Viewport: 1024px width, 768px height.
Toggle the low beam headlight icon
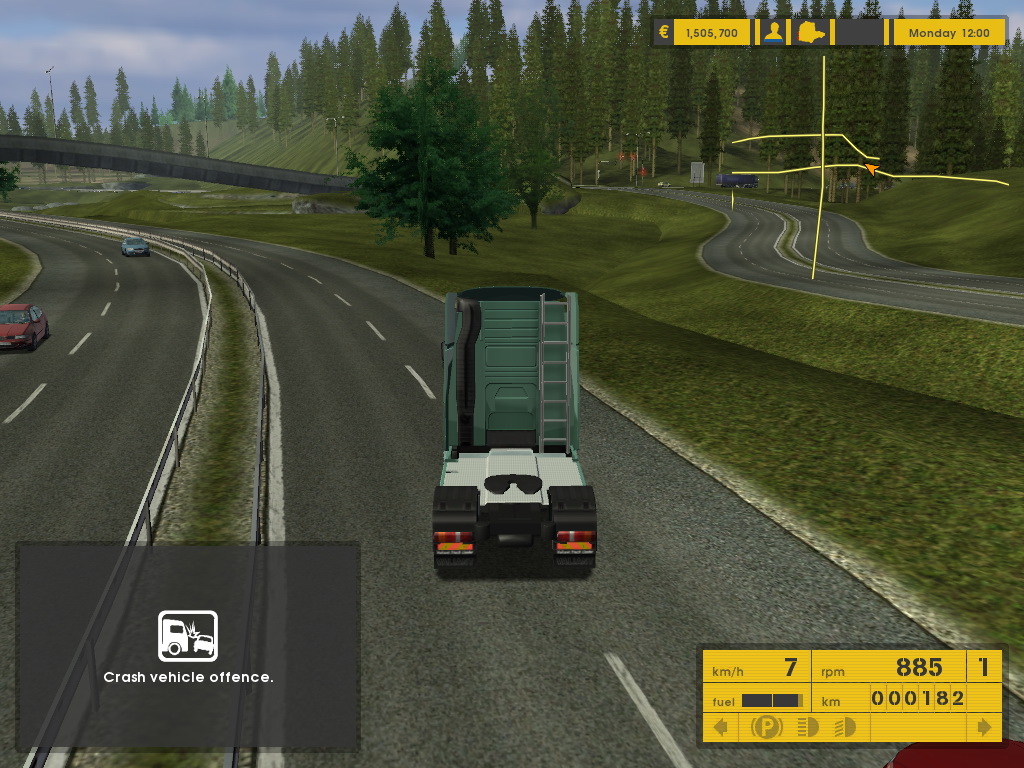[844, 727]
